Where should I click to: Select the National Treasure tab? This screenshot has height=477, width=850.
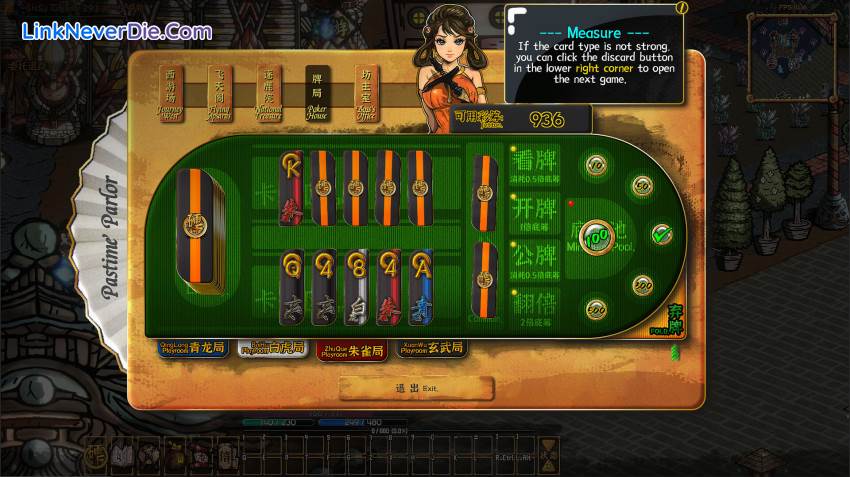coord(269,93)
